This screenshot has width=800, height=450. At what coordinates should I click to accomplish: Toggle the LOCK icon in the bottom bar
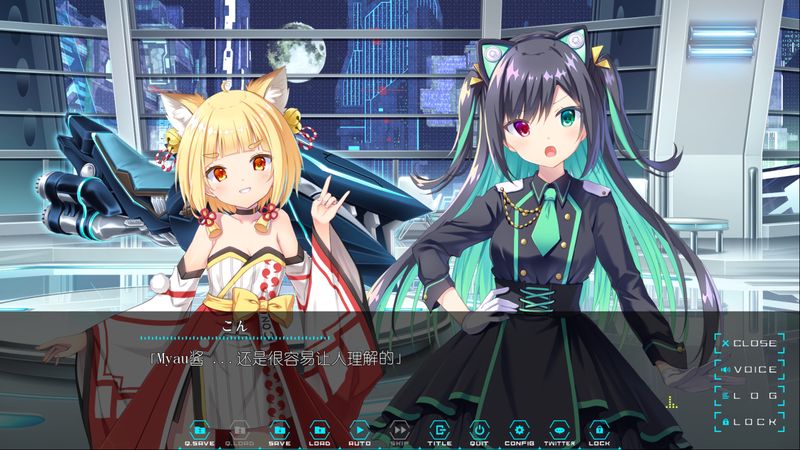pos(600,430)
